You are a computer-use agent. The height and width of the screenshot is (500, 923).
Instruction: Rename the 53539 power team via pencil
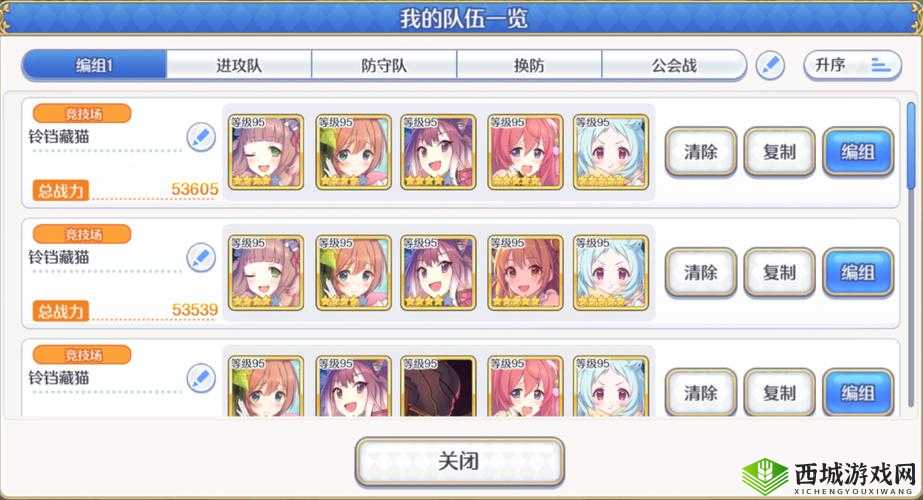pos(201,257)
